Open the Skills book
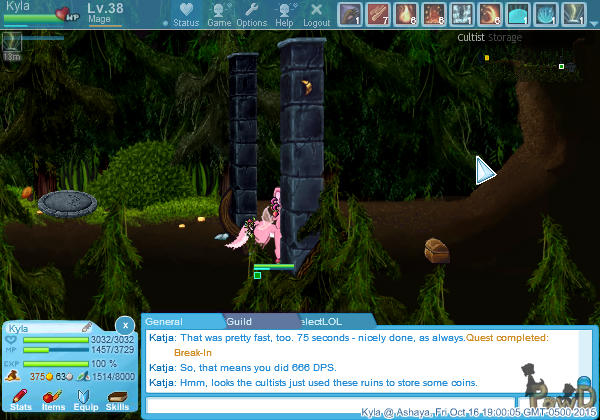This screenshot has width=600, height=420. [117, 400]
